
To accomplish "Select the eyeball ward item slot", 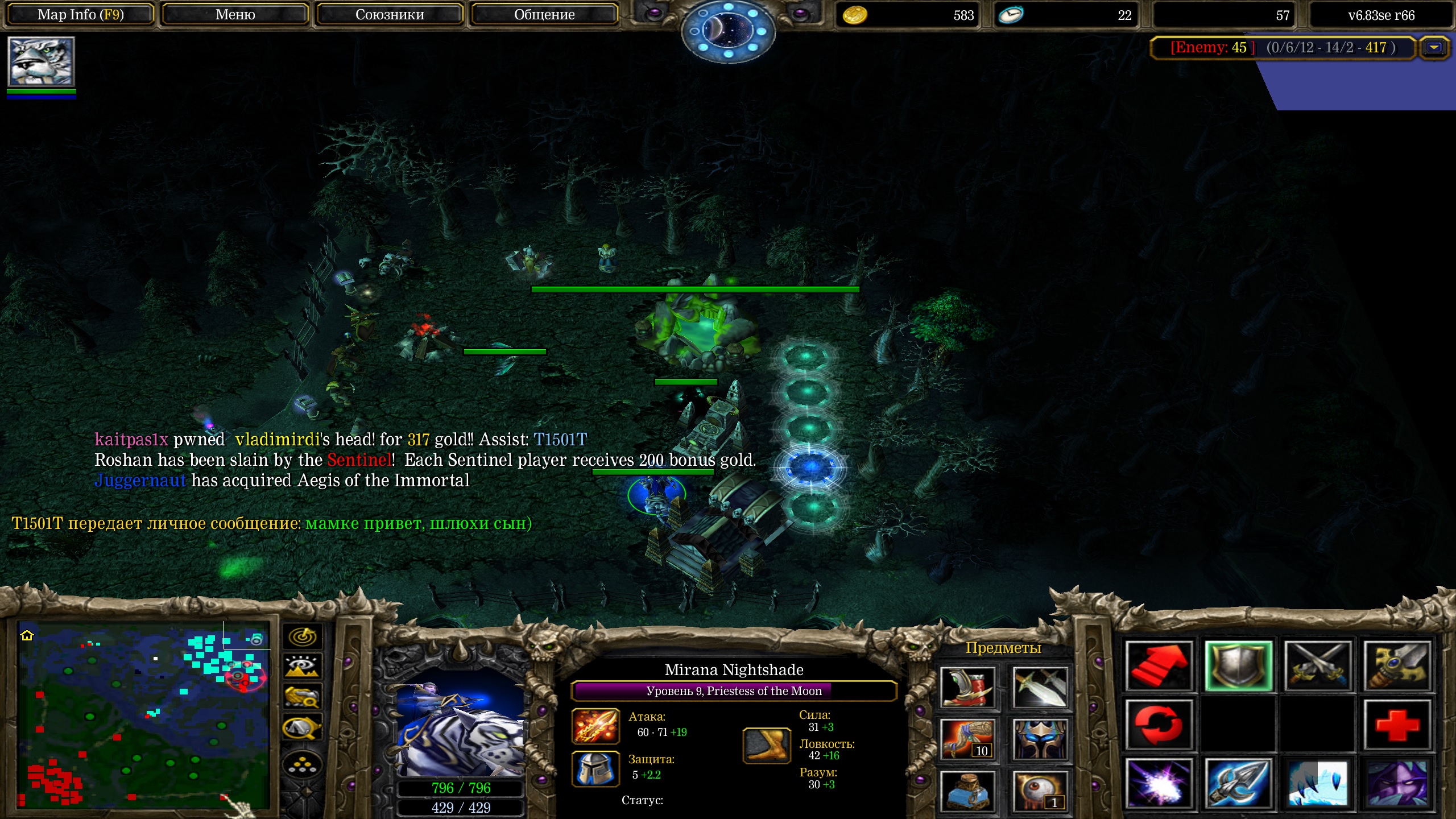I will (1040, 790).
